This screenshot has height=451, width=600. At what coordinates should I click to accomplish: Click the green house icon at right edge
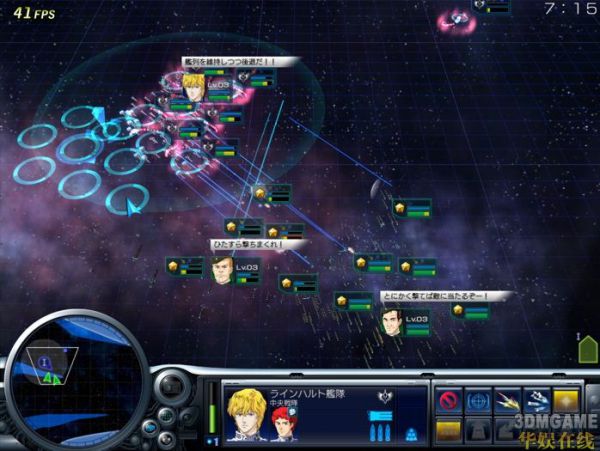point(588,349)
